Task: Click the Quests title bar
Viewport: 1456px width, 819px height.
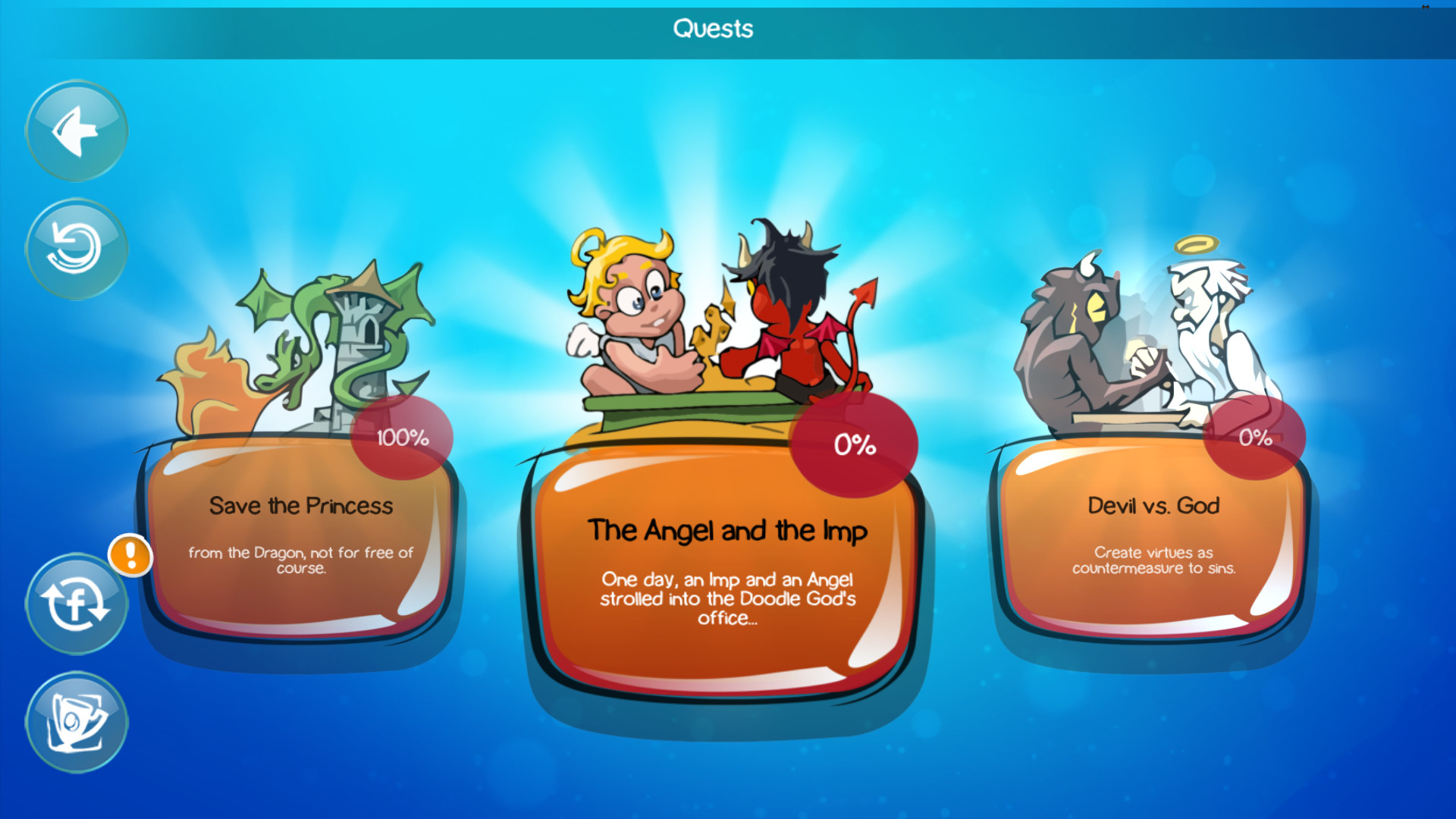Action: click(713, 29)
